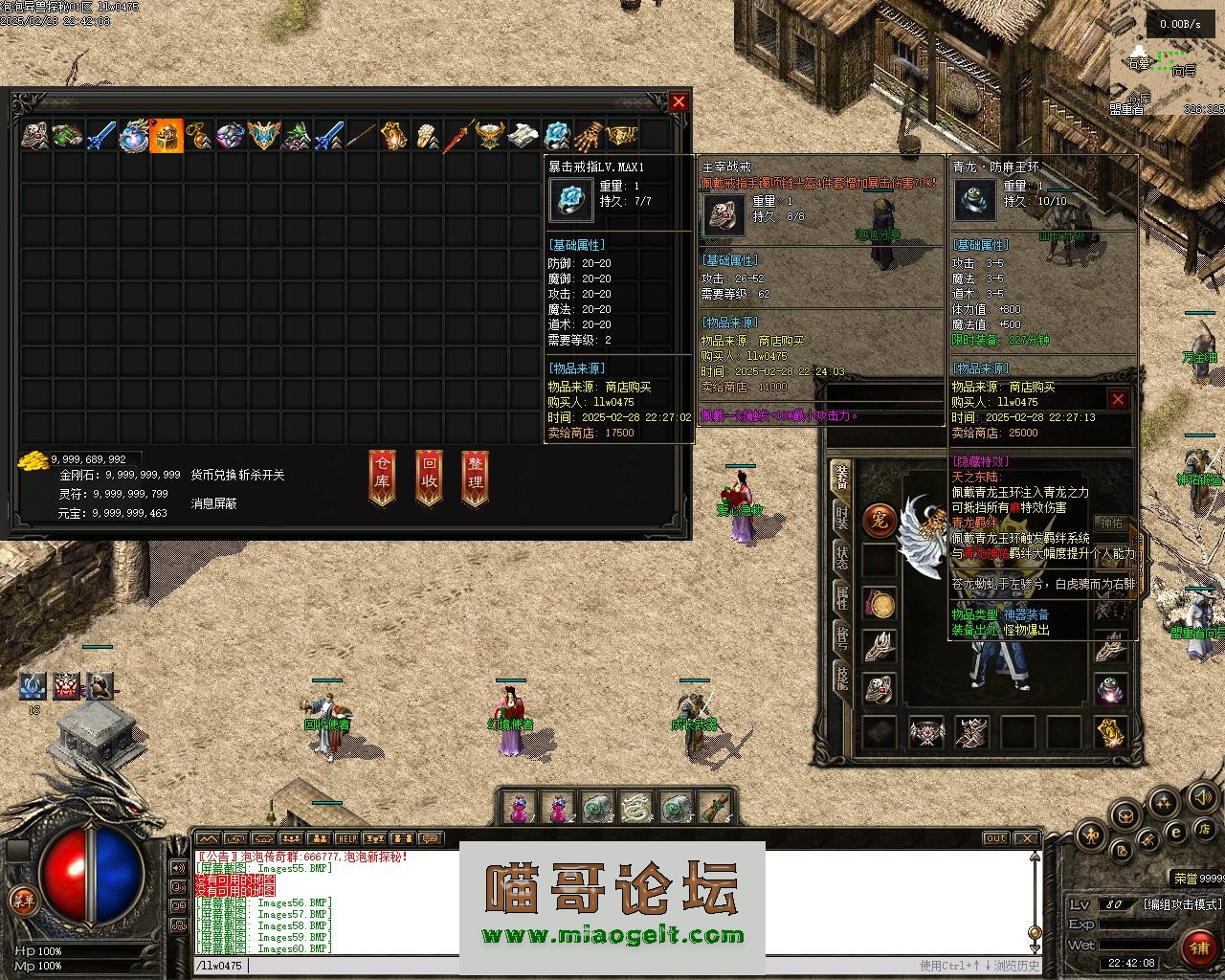The height and width of the screenshot is (980, 1225).
Task: Click the HELP button on chat toolbar
Action: click(346, 838)
